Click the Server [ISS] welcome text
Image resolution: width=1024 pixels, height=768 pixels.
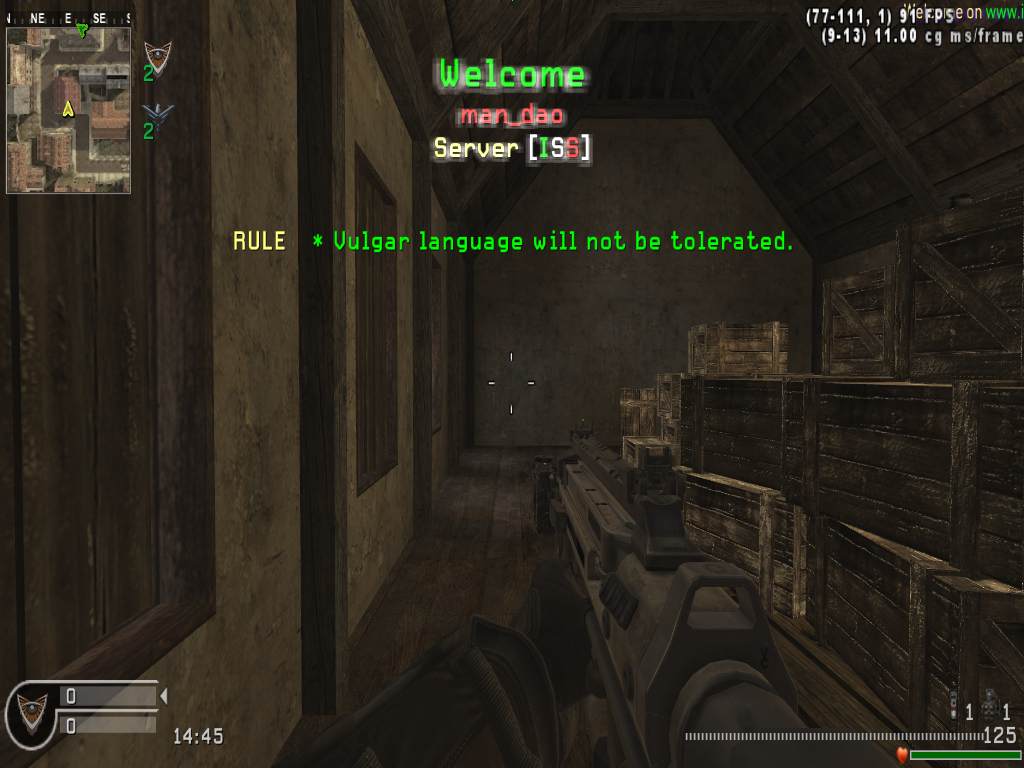pyautogui.click(x=512, y=149)
